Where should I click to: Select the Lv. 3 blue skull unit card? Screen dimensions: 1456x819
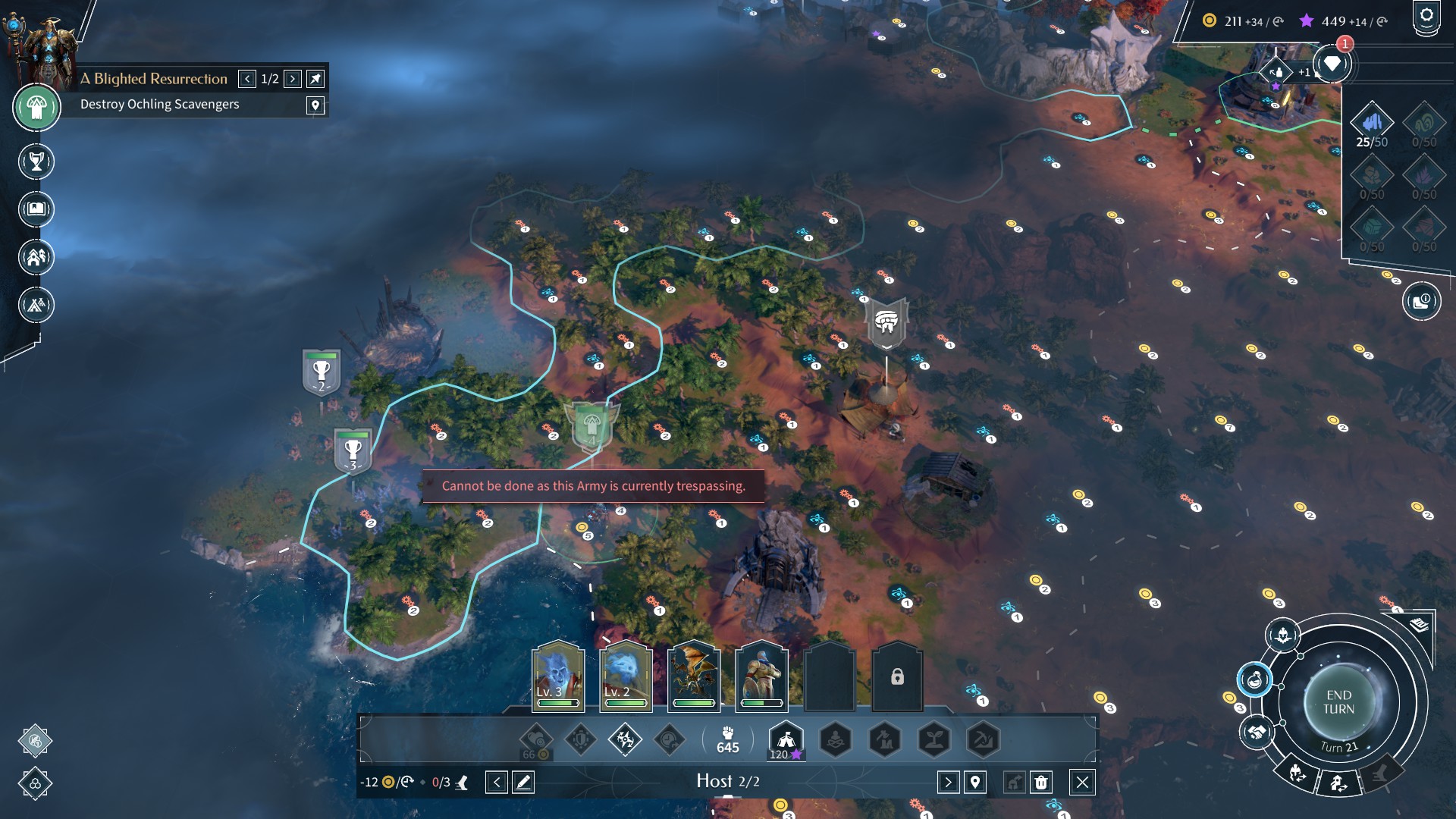tap(558, 676)
